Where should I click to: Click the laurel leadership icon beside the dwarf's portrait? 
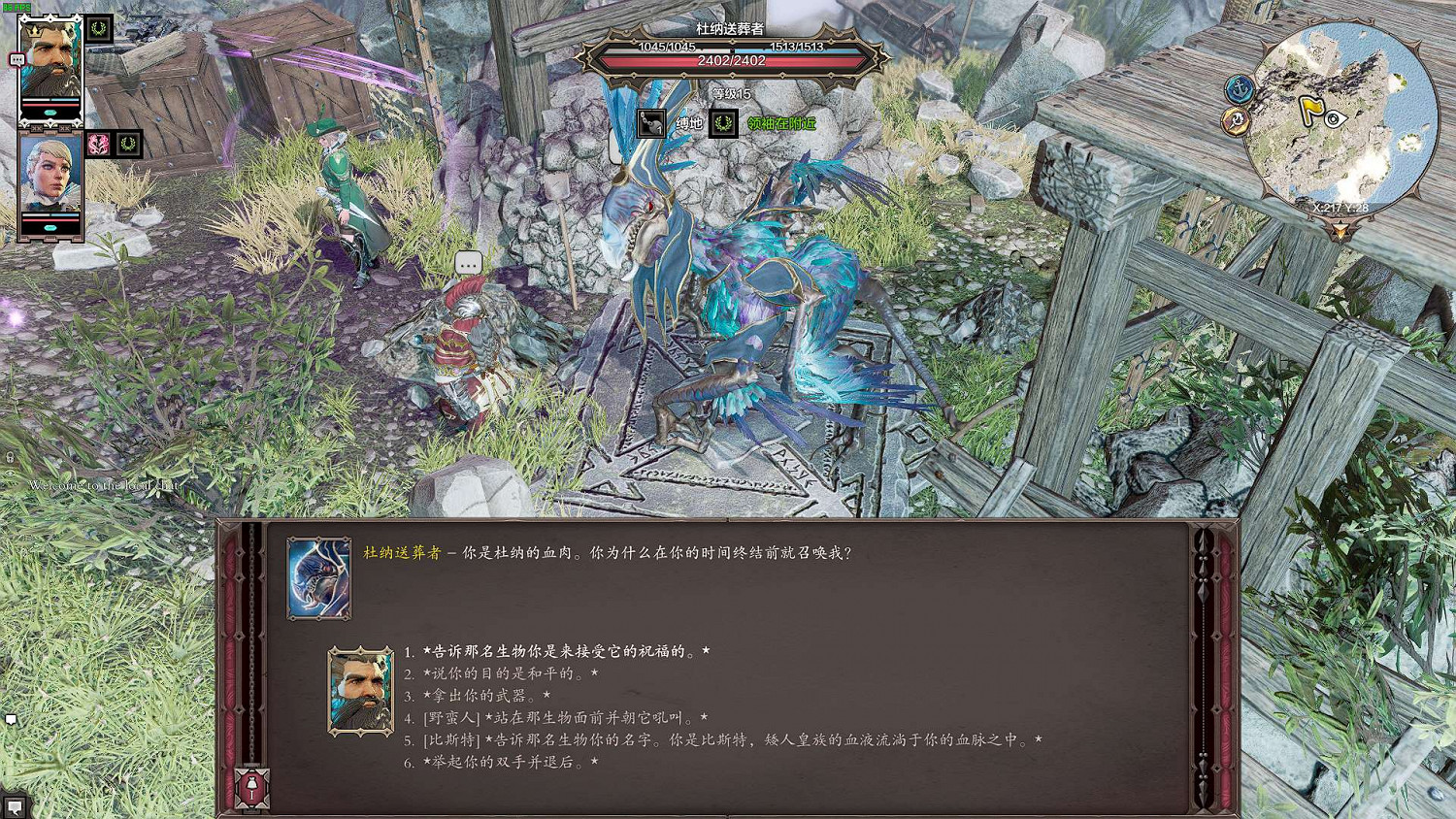click(97, 29)
